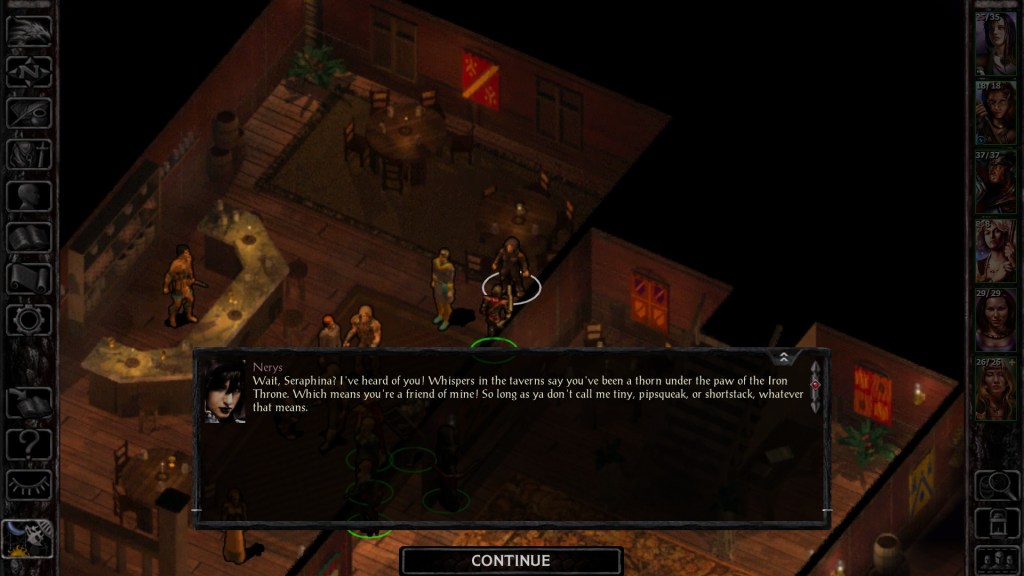
Task: Show help with the question mark icon
Action: (x=28, y=443)
